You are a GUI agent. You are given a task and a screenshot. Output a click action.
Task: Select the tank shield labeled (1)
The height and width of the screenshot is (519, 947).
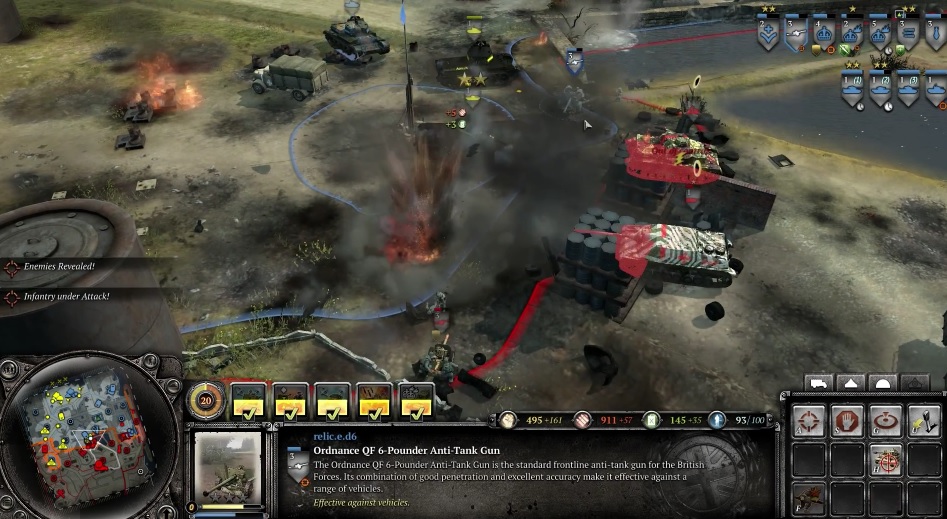coord(853,89)
